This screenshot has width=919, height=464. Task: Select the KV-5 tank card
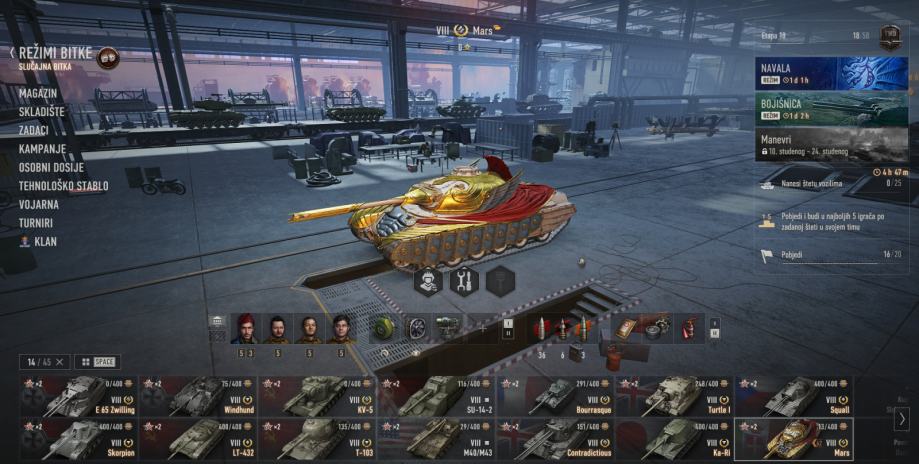pyautogui.click(x=317, y=396)
